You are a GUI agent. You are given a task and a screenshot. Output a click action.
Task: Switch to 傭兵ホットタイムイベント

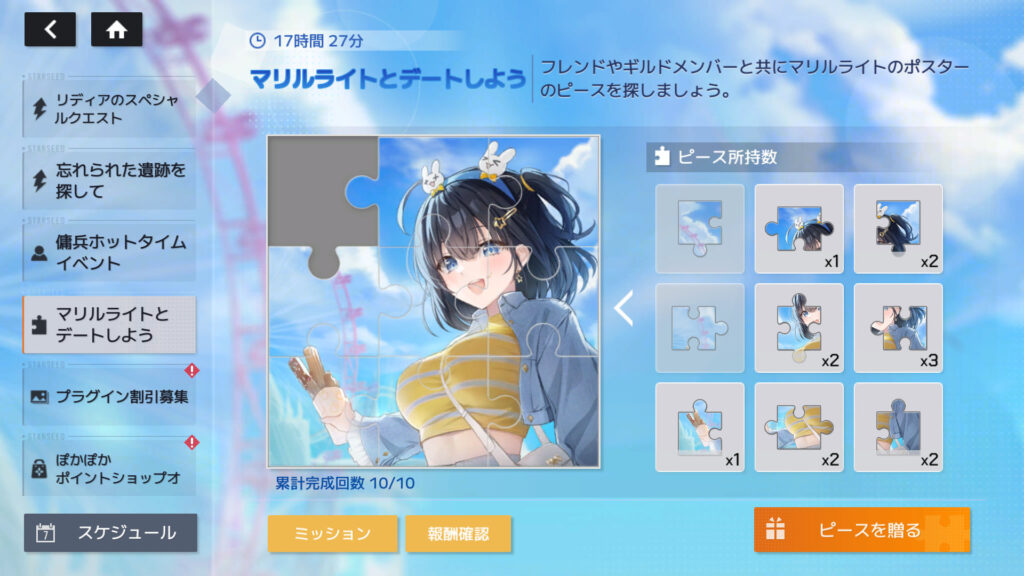click(109, 252)
